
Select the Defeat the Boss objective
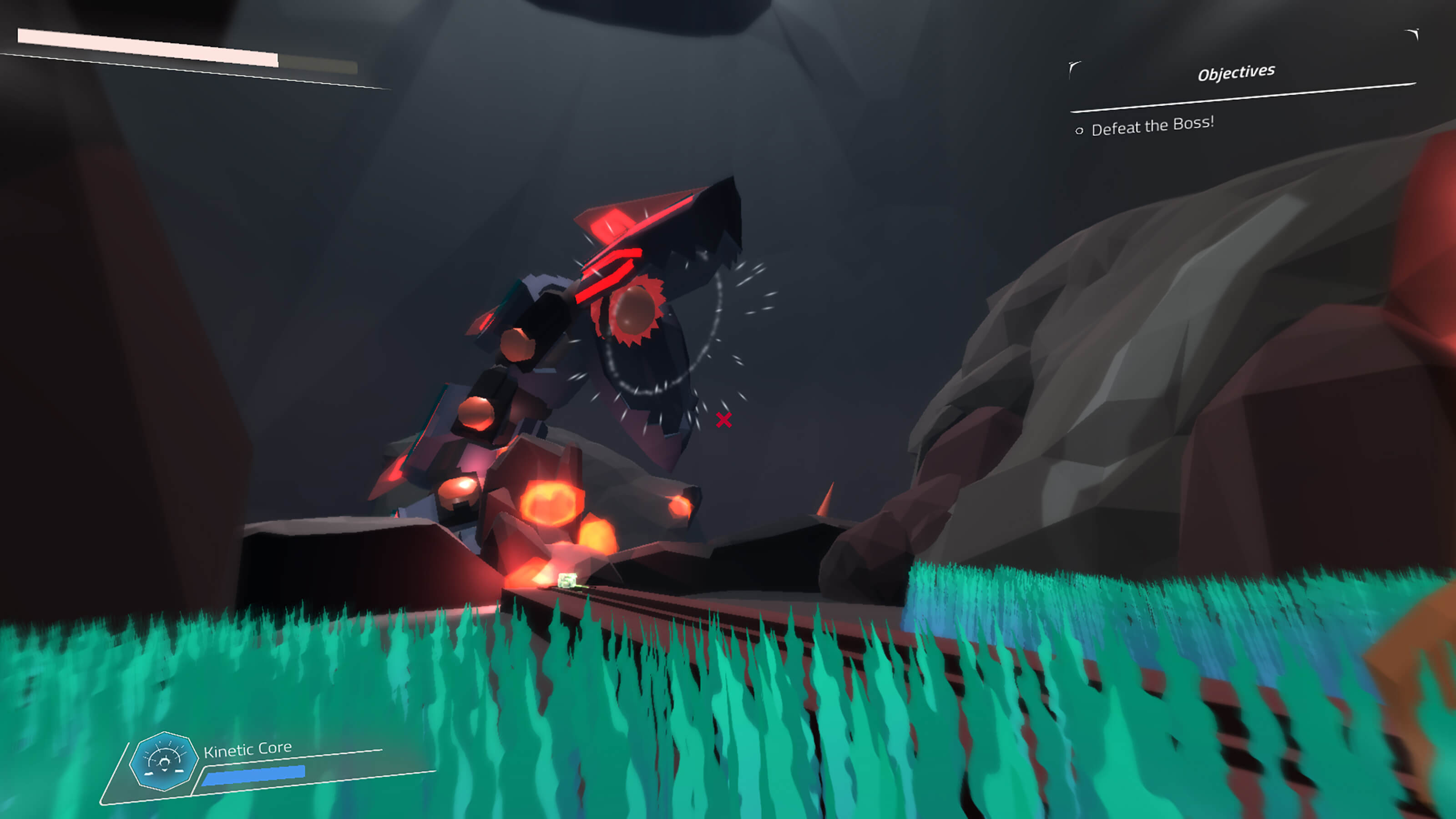coord(1152,126)
